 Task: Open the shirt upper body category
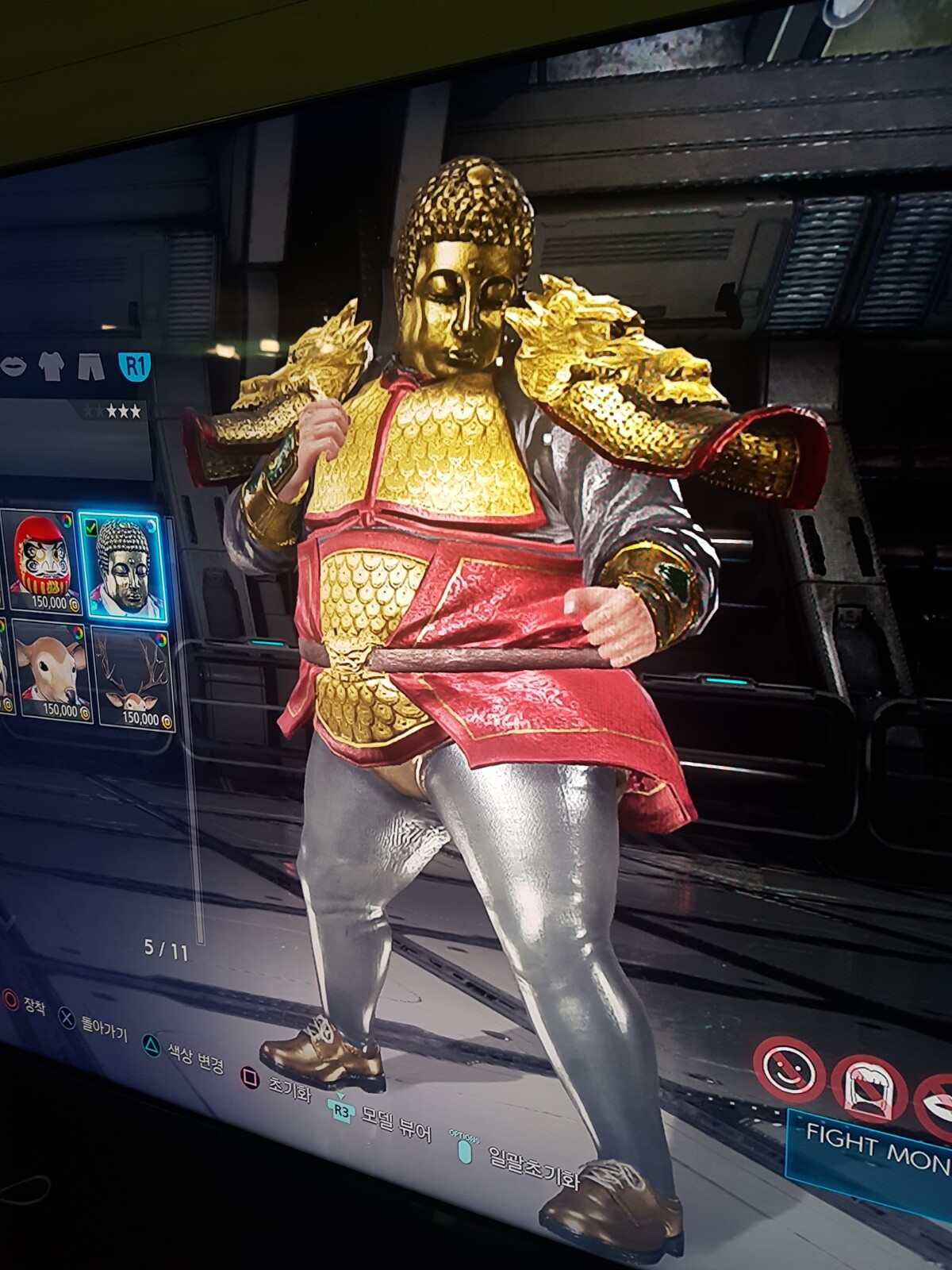point(52,366)
